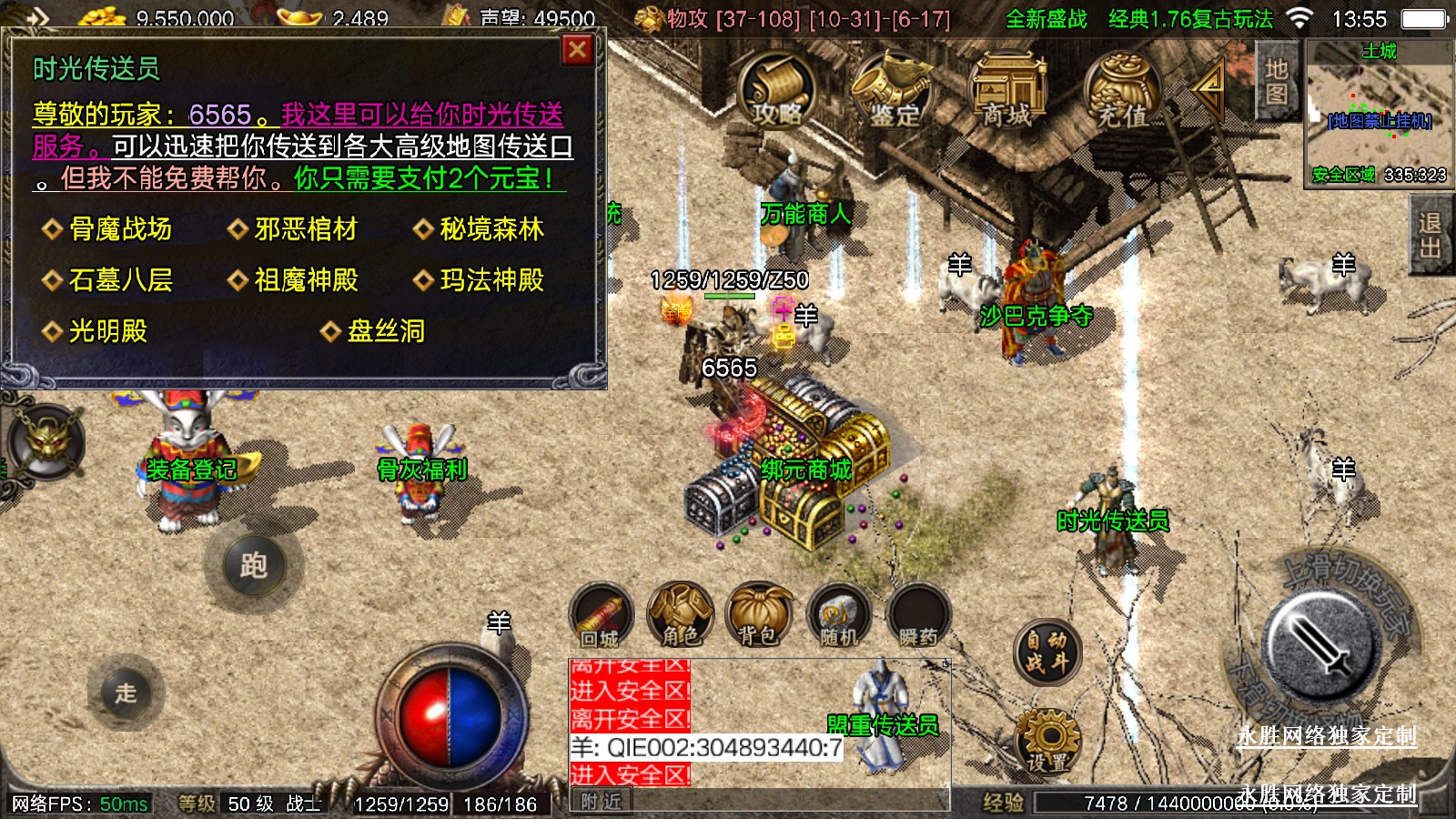
Task: Toggle 自动战斗 auto-battle
Action: (1047, 652)
